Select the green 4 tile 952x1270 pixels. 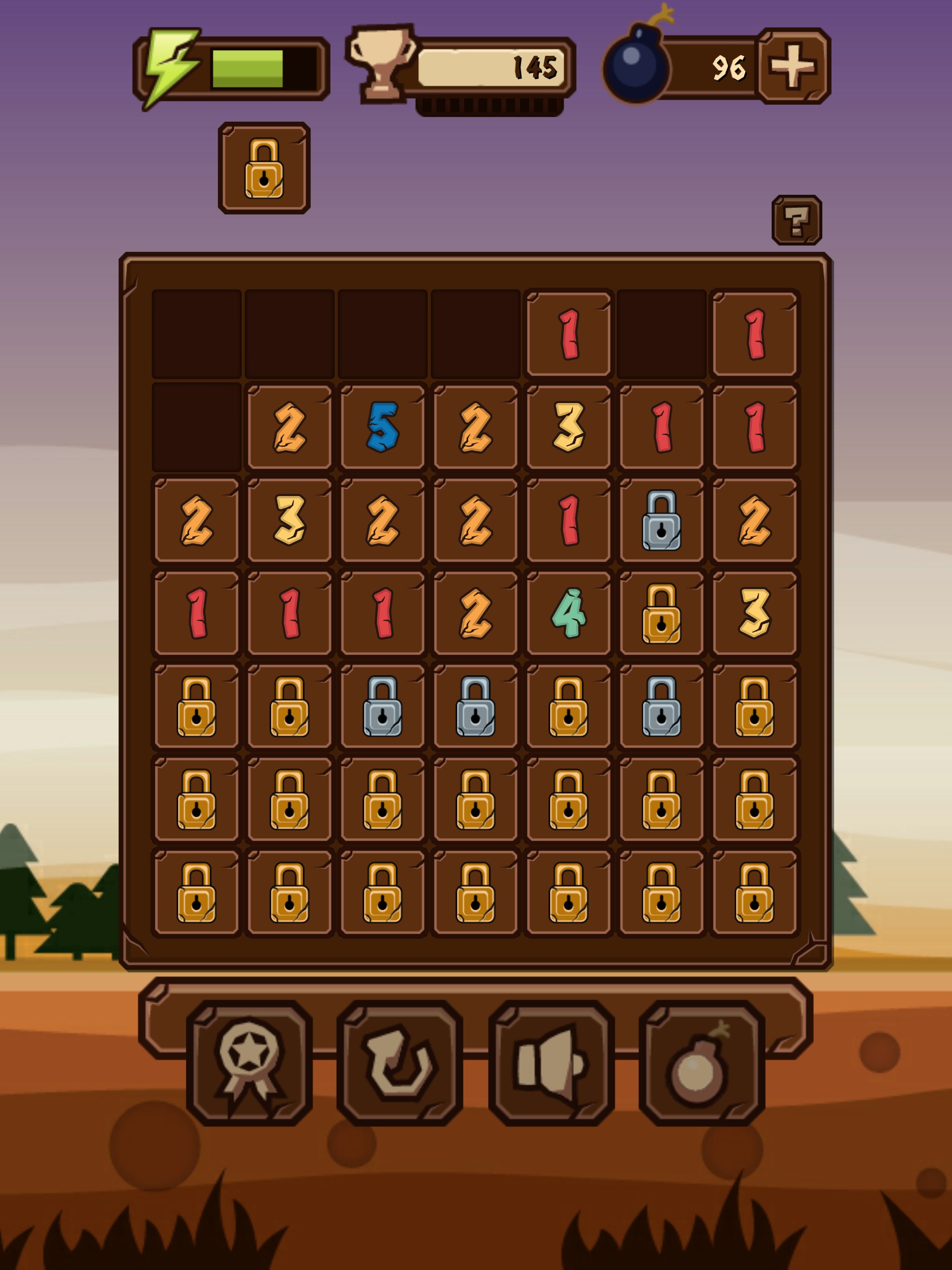(569, 613)
